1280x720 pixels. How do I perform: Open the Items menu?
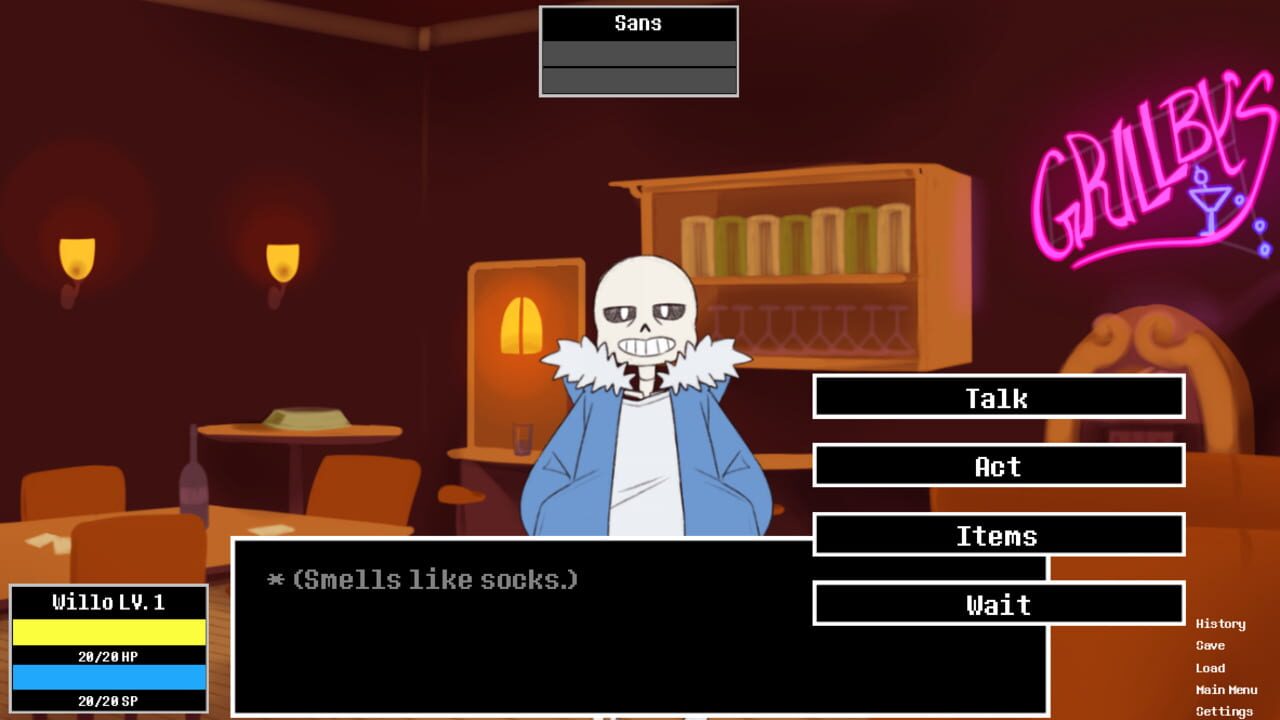(x=997, y=536)
